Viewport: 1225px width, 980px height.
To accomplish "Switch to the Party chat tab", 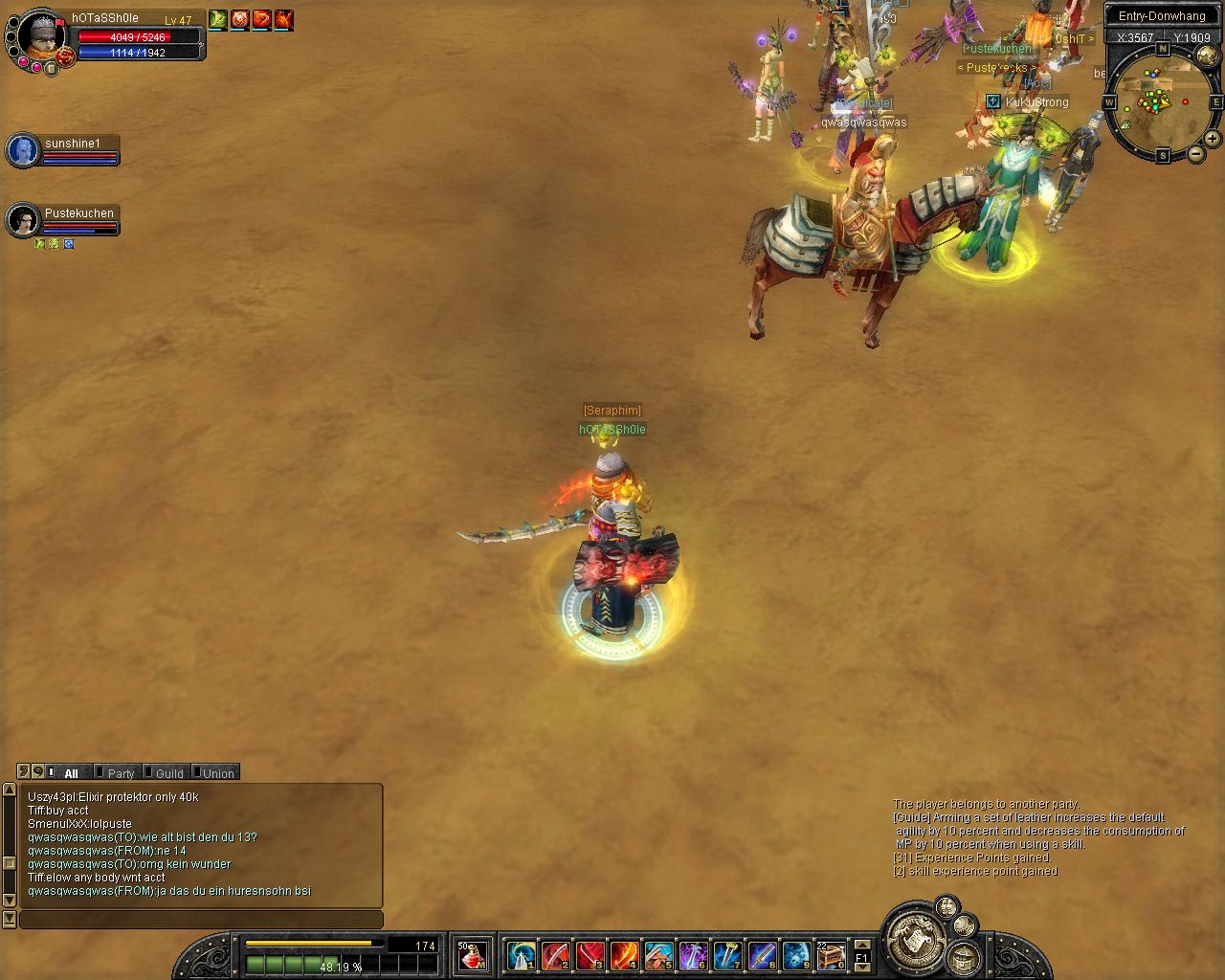I will pos(121,773).
